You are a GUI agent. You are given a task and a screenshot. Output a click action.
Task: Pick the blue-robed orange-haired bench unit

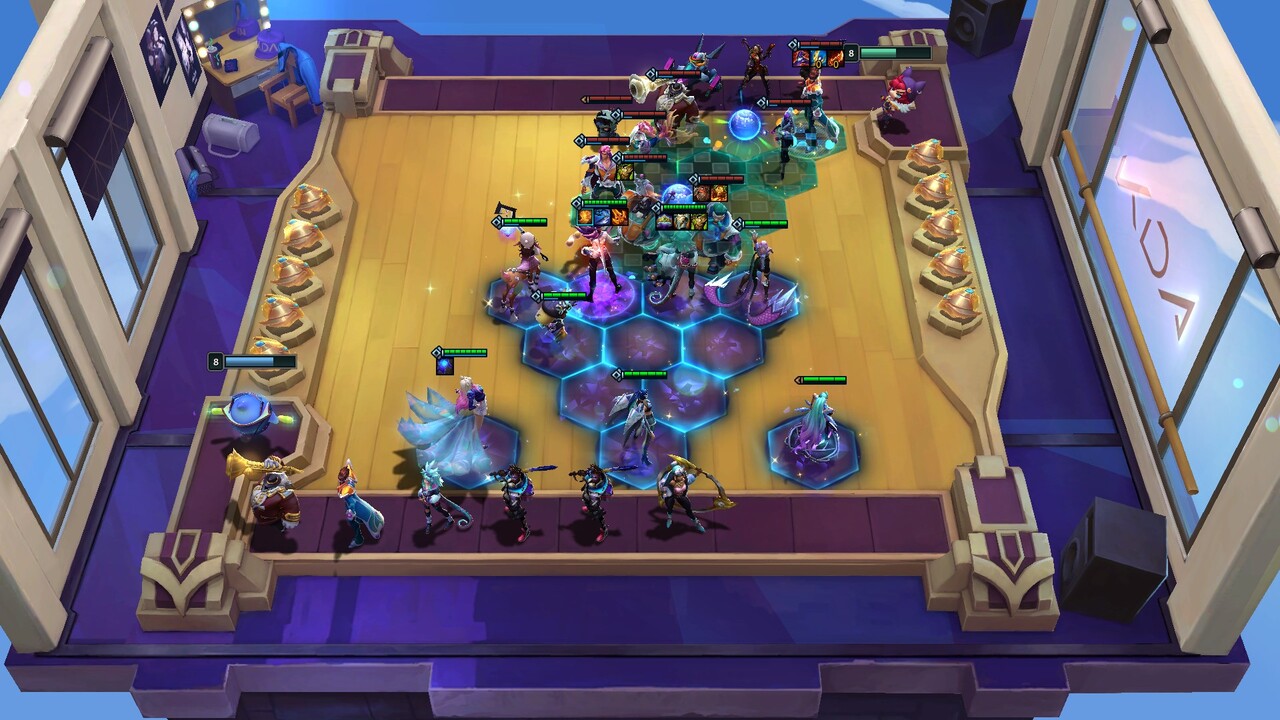[355, 505]
